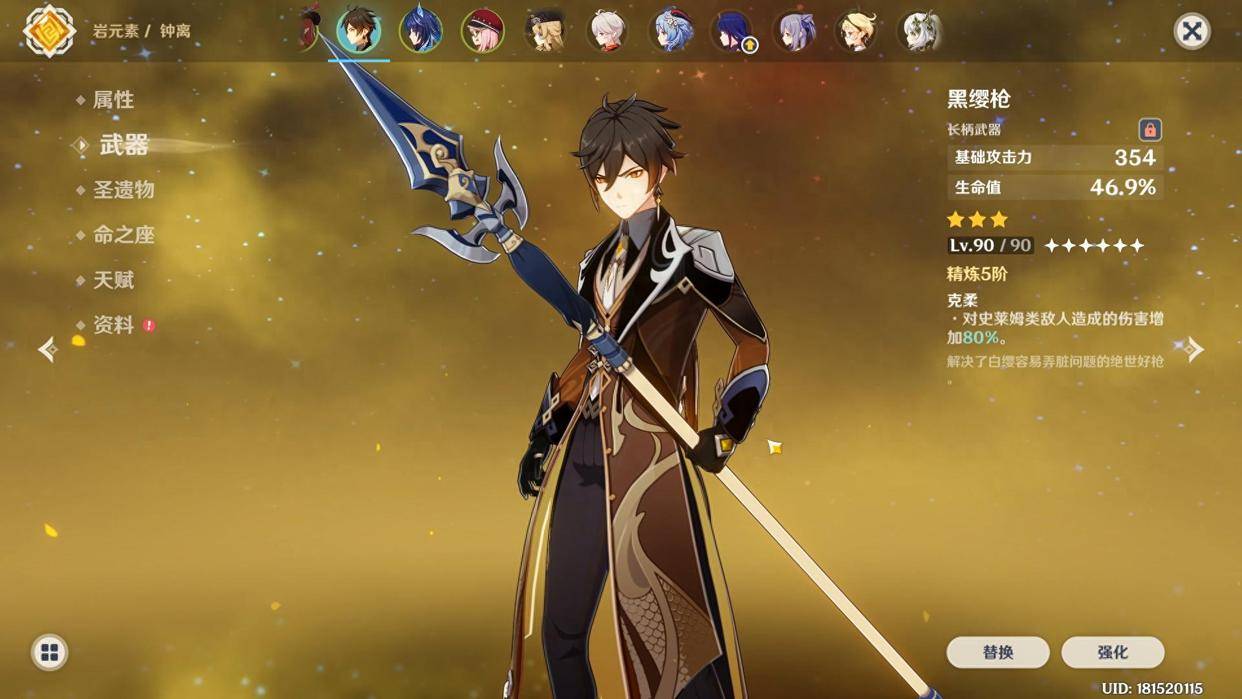
Task: Switch to next character with right arrow
Action: [x=1194, y=349]
